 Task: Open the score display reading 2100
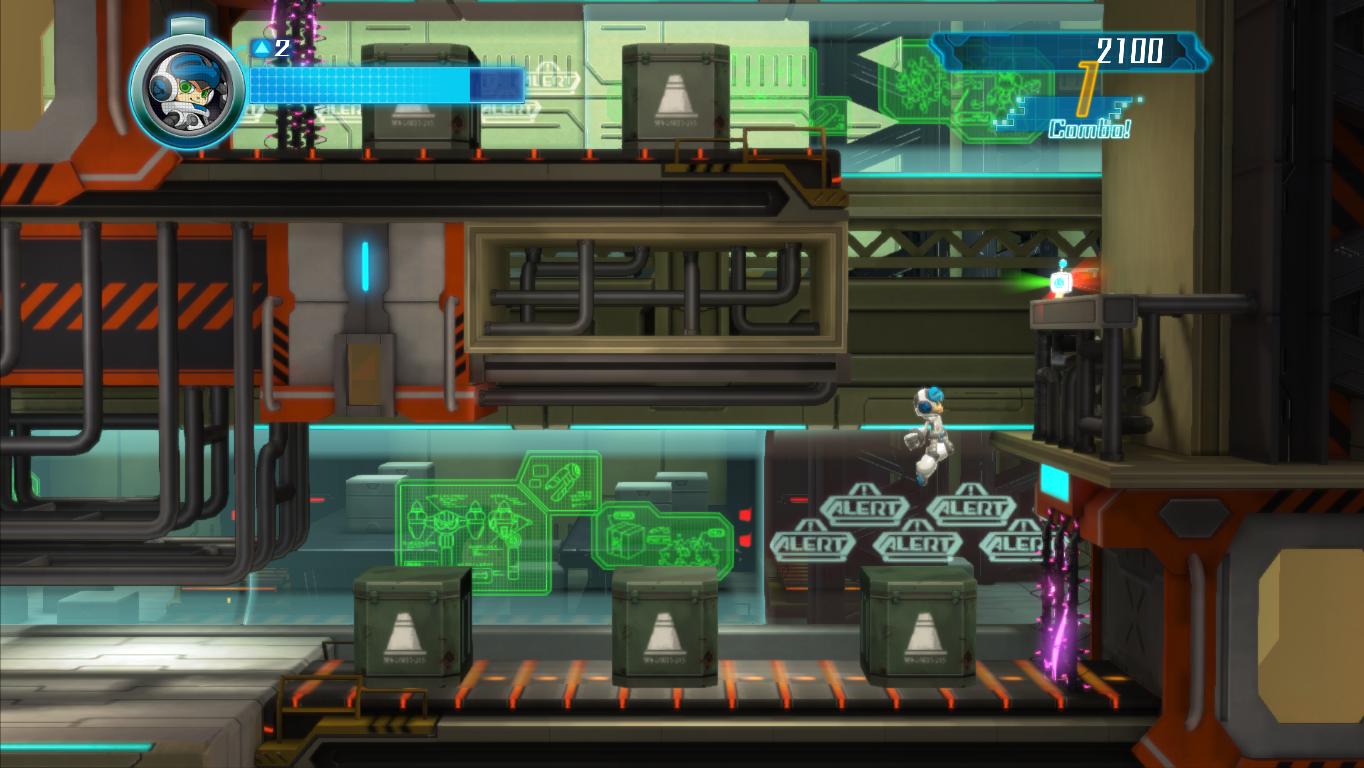[1131, 46]
